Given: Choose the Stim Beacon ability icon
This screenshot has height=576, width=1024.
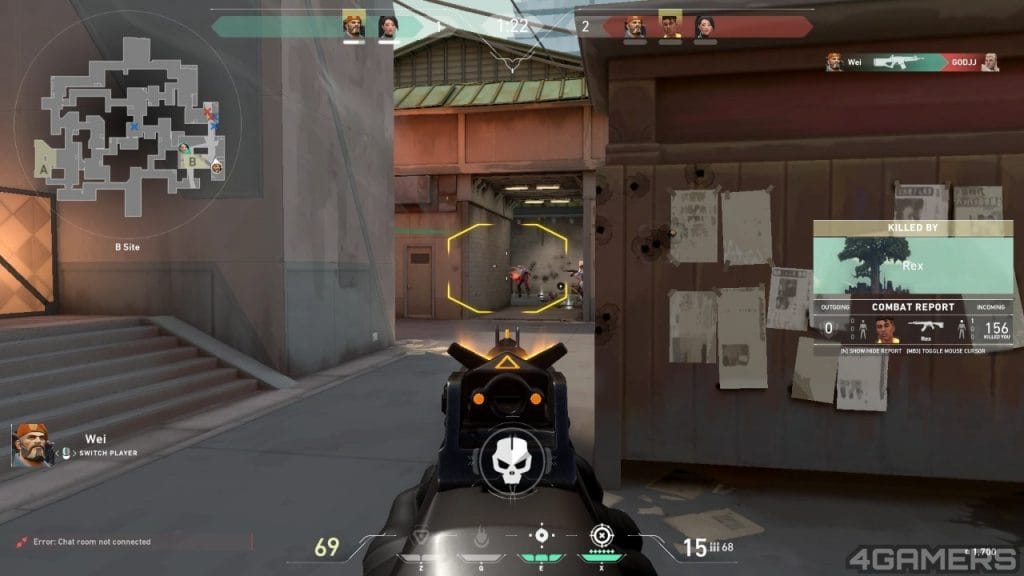Looking at the screenshot, I should point(422,540).
